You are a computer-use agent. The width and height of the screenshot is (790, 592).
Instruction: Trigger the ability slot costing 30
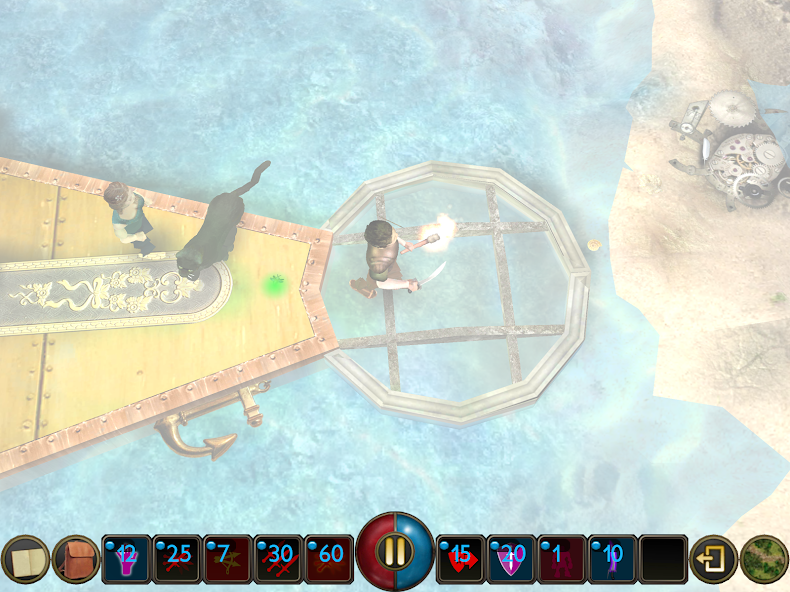[x=279, y=559]
